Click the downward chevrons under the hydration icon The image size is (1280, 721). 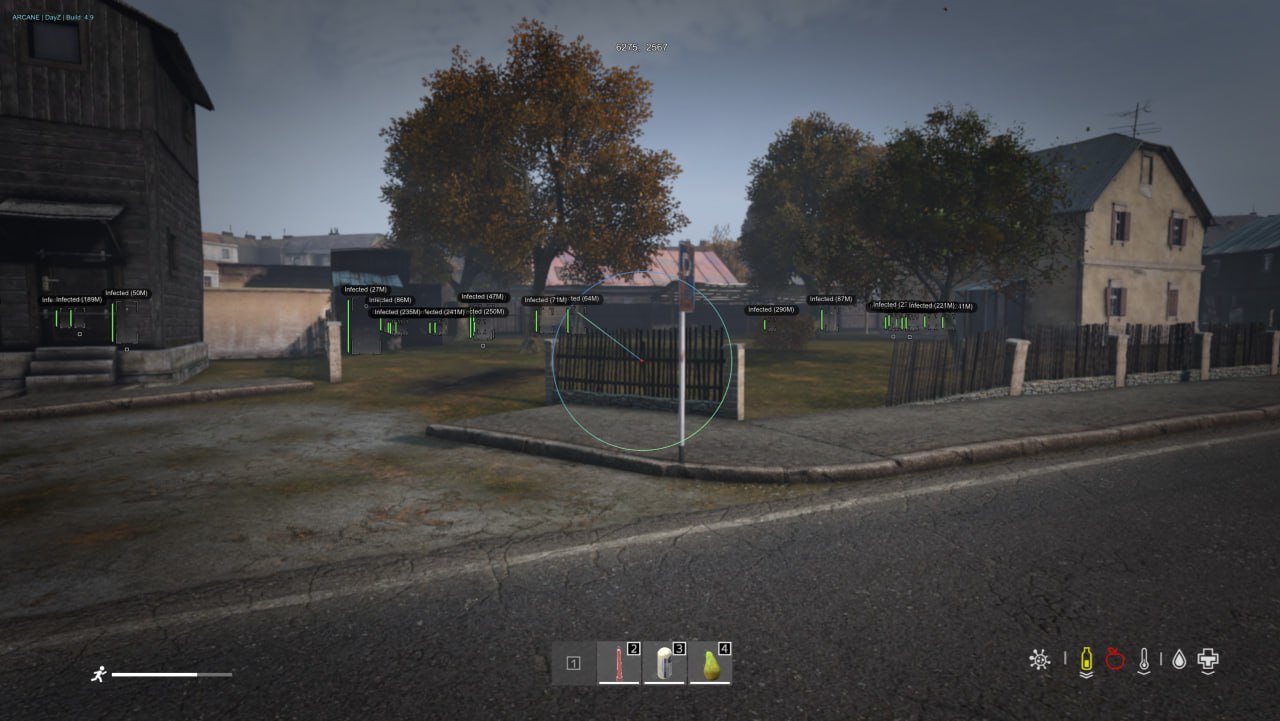[x=1087, y=674]
